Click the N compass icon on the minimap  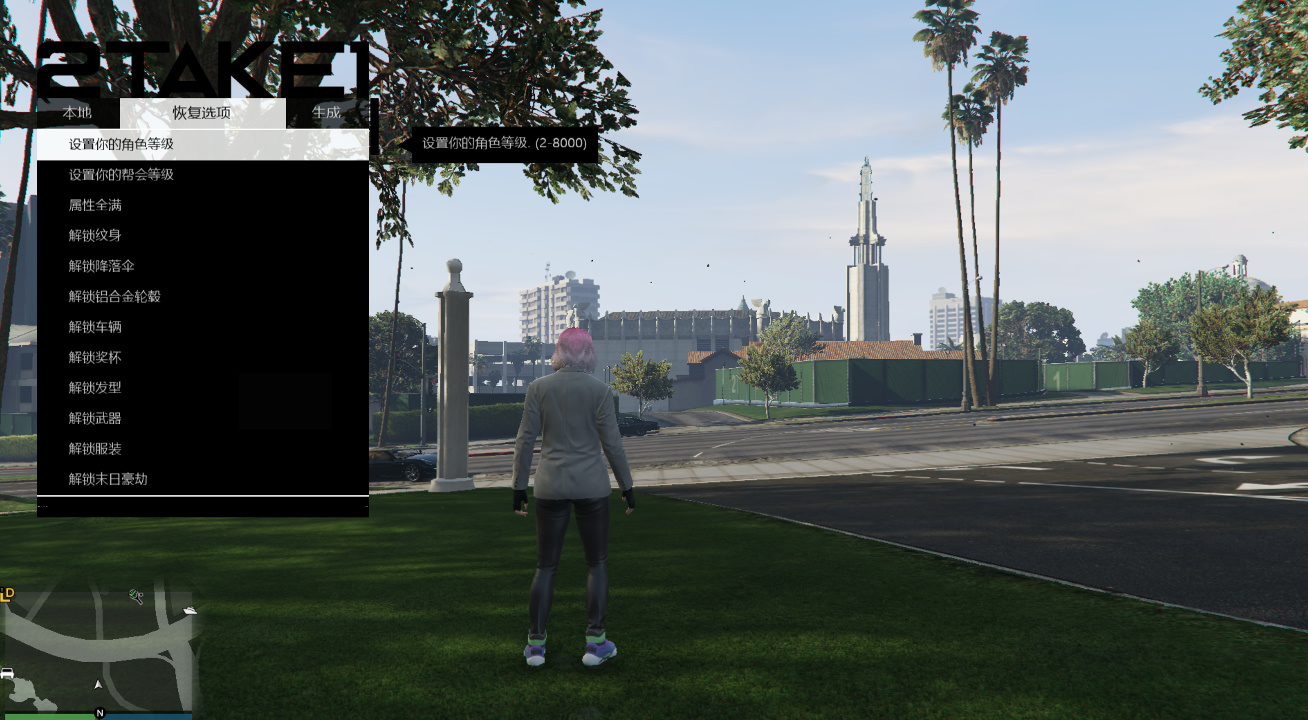[x=100, y=713]
